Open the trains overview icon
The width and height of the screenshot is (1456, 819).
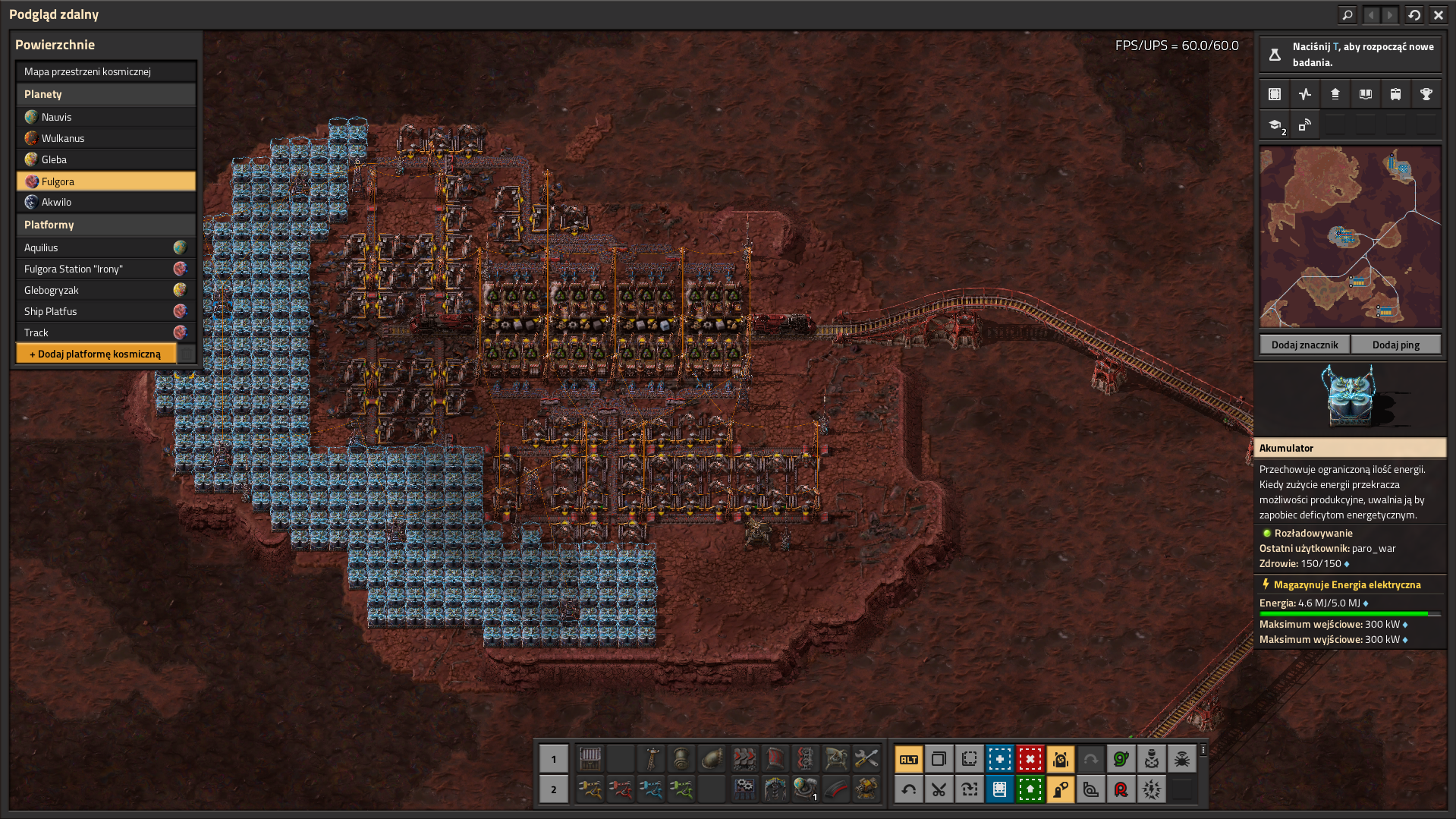[x=1395, y=94]
